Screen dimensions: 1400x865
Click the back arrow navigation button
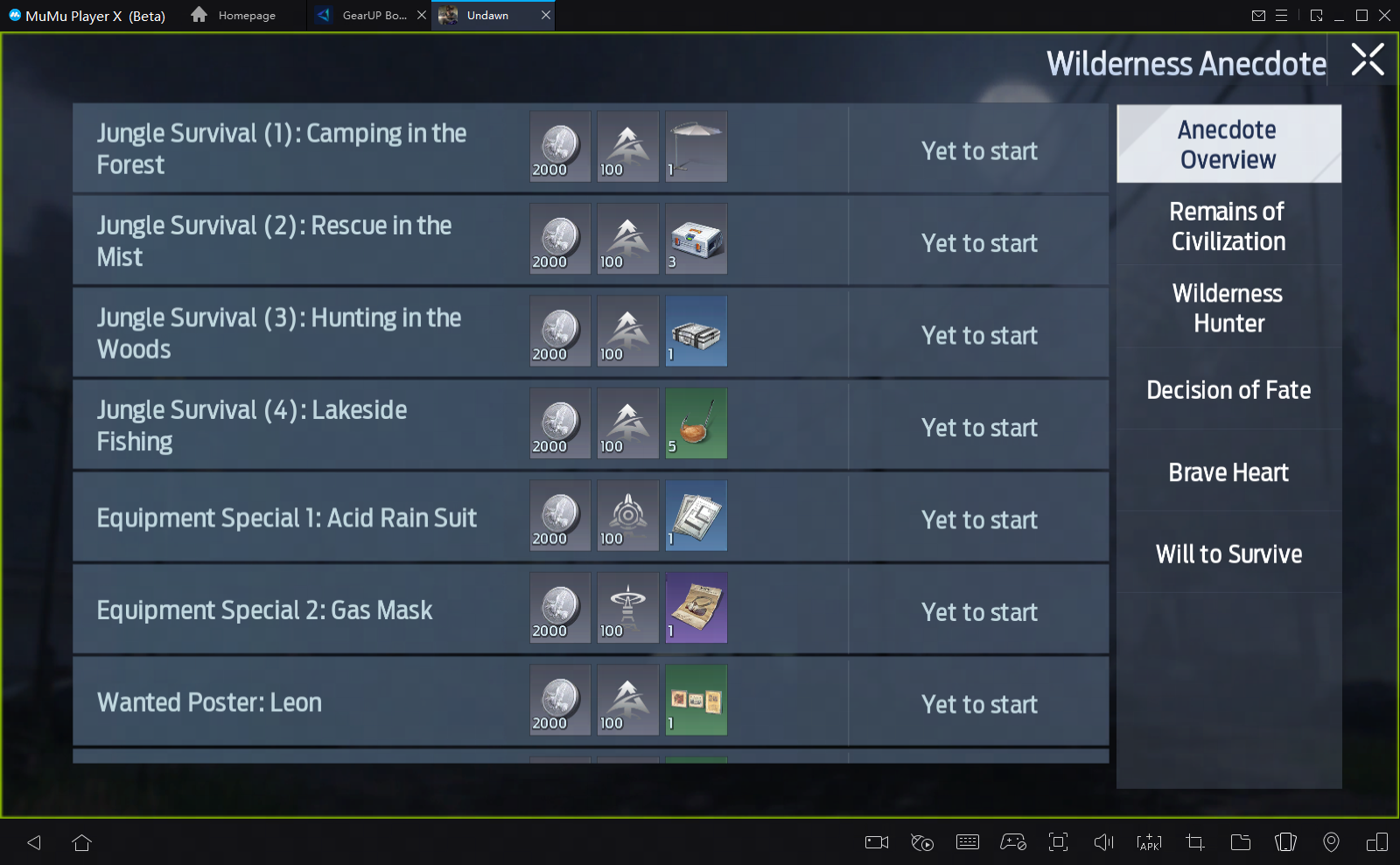[x=34, y=842]
